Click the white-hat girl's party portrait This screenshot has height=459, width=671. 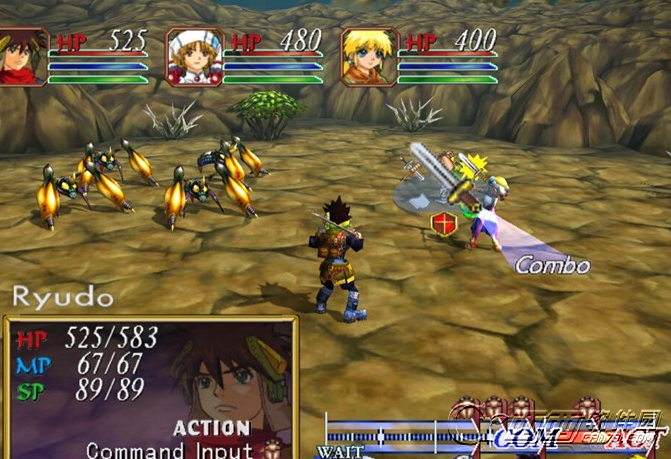(x=193, y=57)
